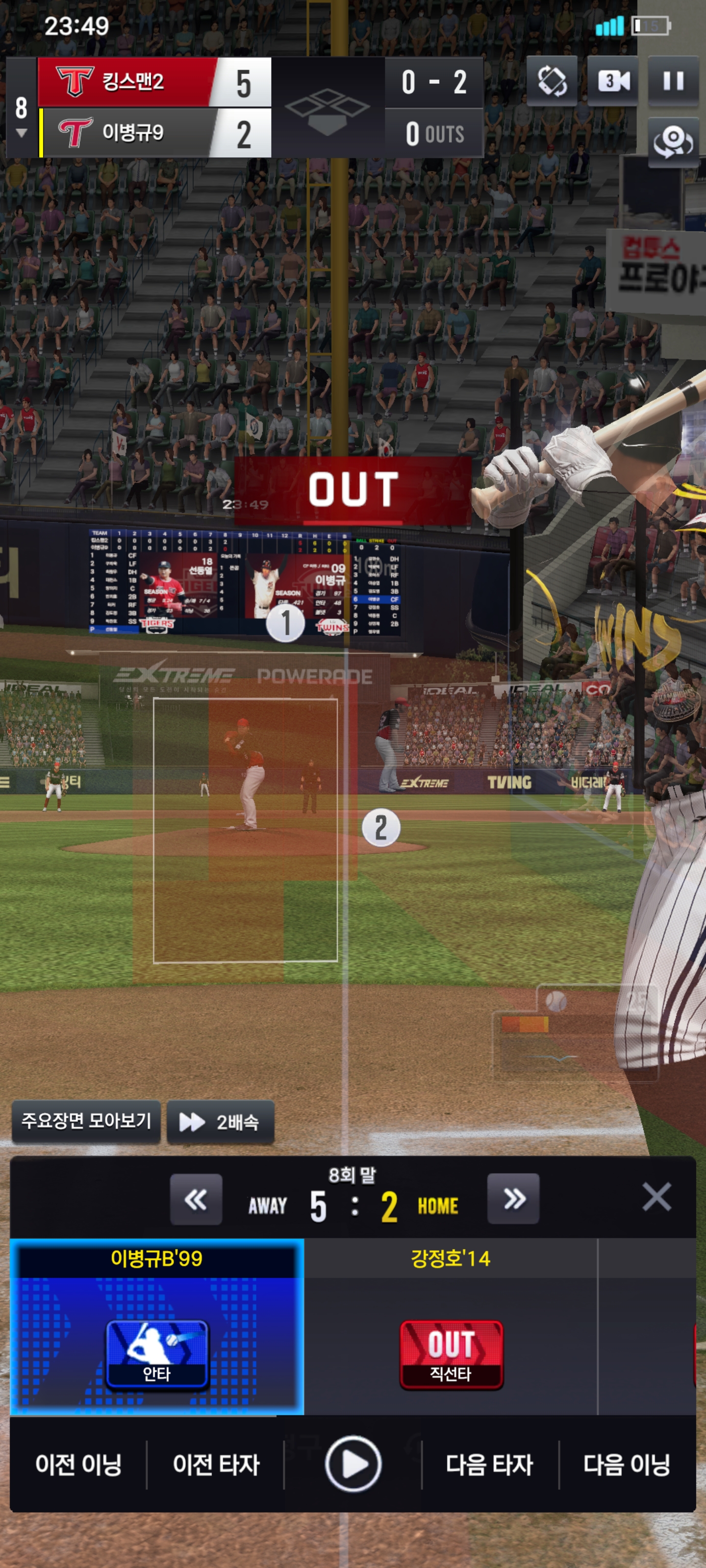Select 이병규B'99 안타 at-bat card
The image size is (706, 1568).
pos(156,1327)
